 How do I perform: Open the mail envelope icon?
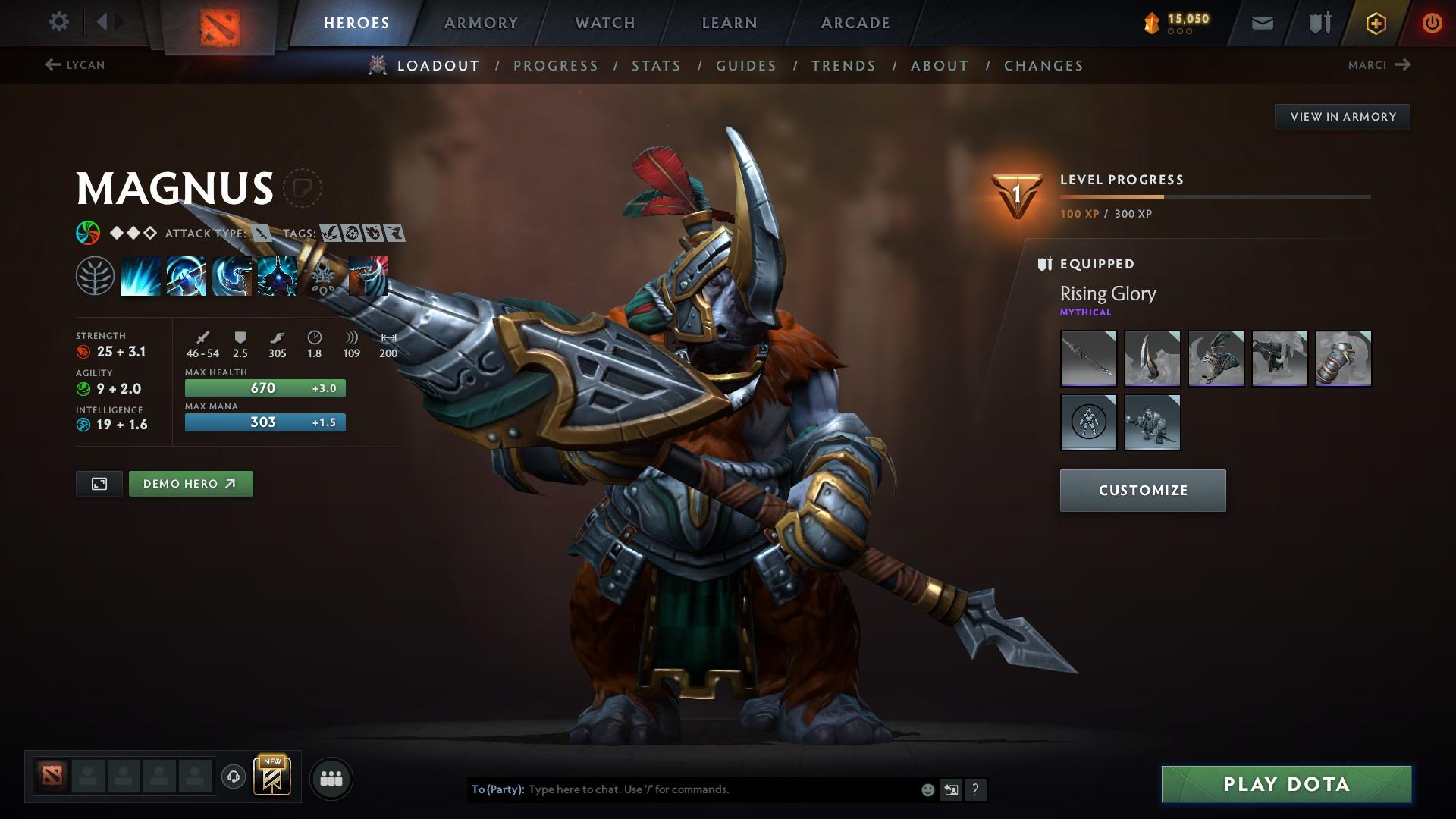click(x=1262, y=22)
